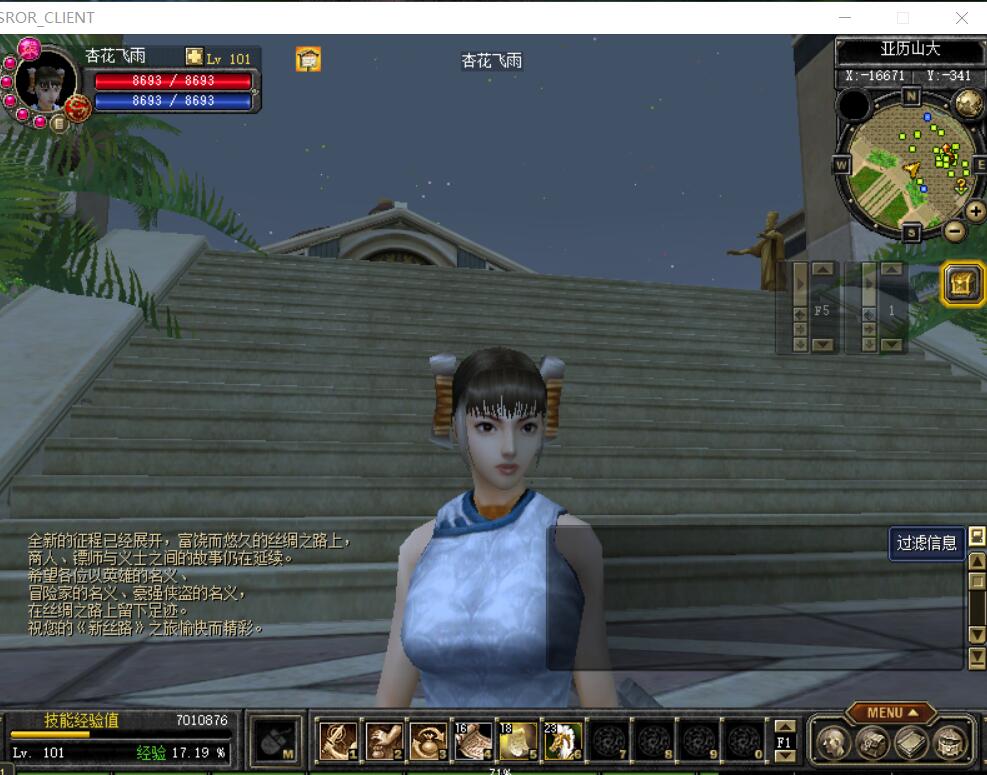Open the book icon in menu bar

point(910,742)
